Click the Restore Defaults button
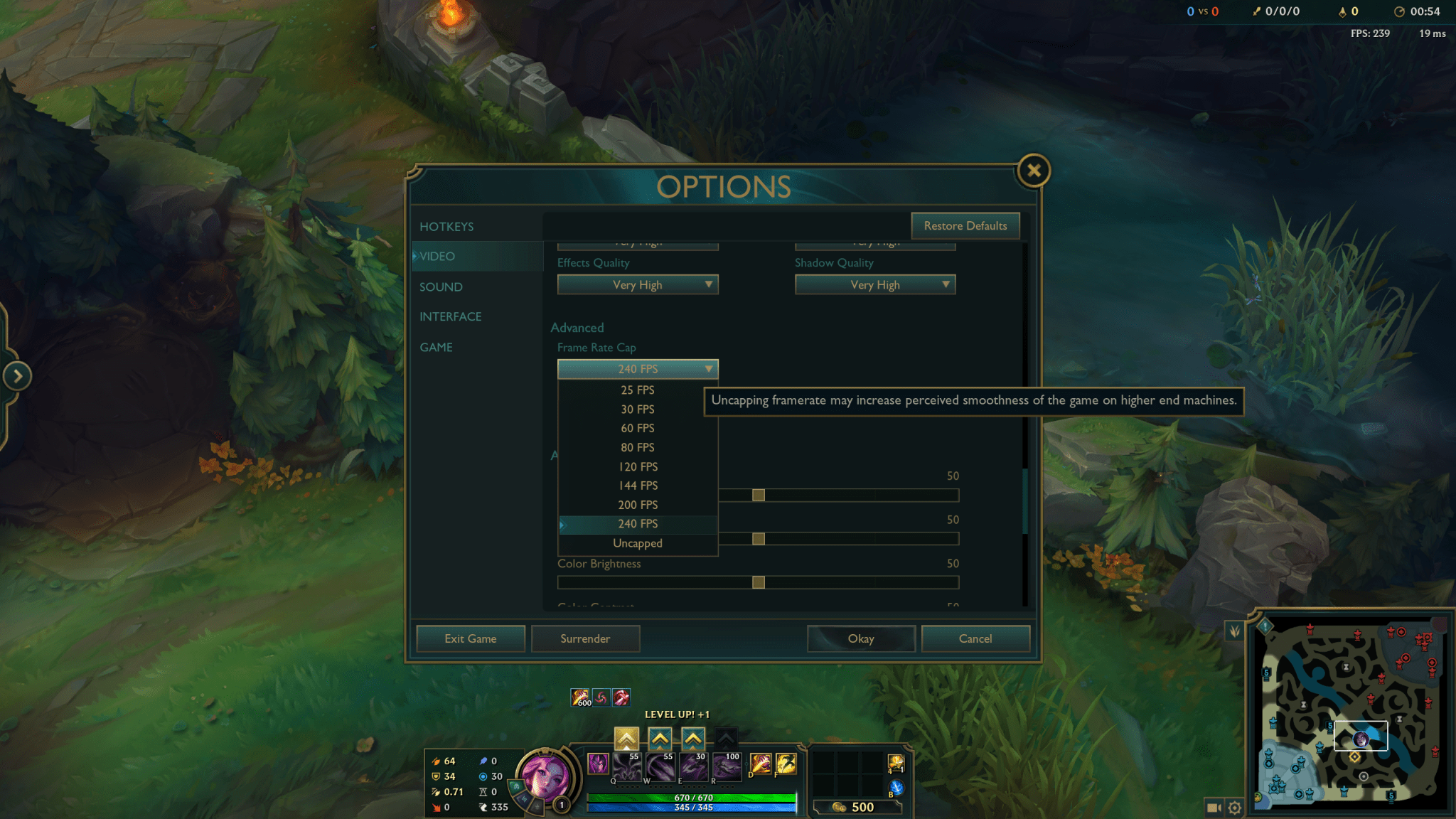This screenshot has width=1456, height=819. click(x=965, y=226)
